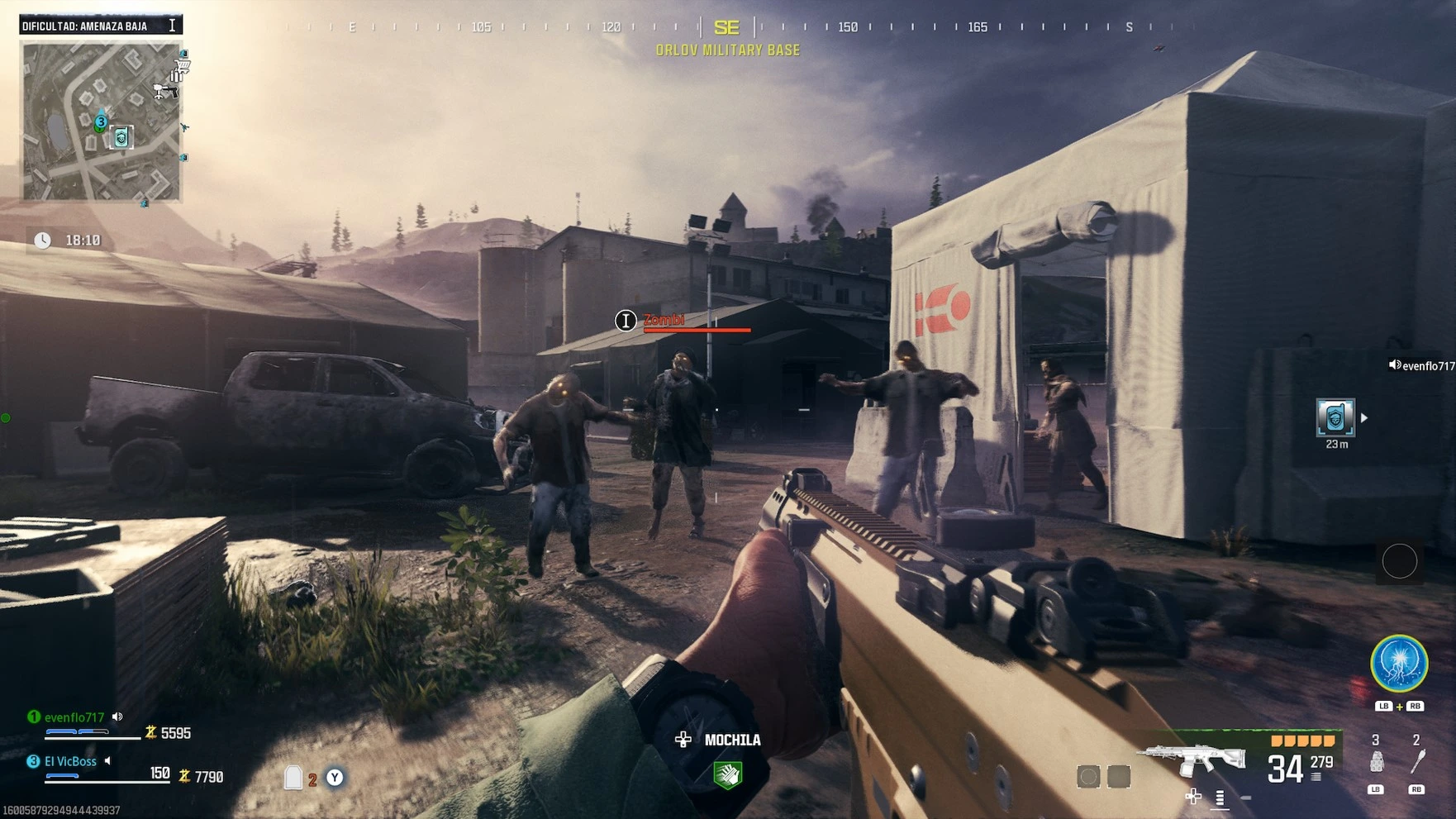1456x819 pixels.
Task: Open the Mochila backpack
Action: coord(727,774)
